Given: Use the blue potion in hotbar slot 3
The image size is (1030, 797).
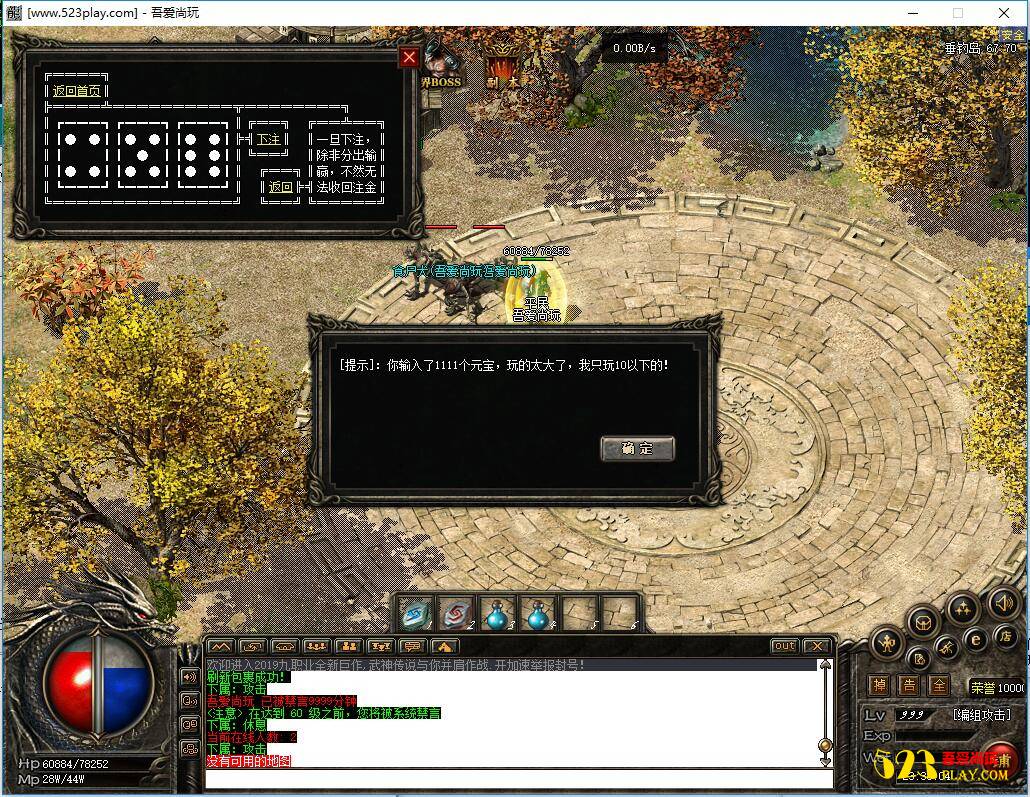Looking at the screenshot, I should (x=497, y=612).
